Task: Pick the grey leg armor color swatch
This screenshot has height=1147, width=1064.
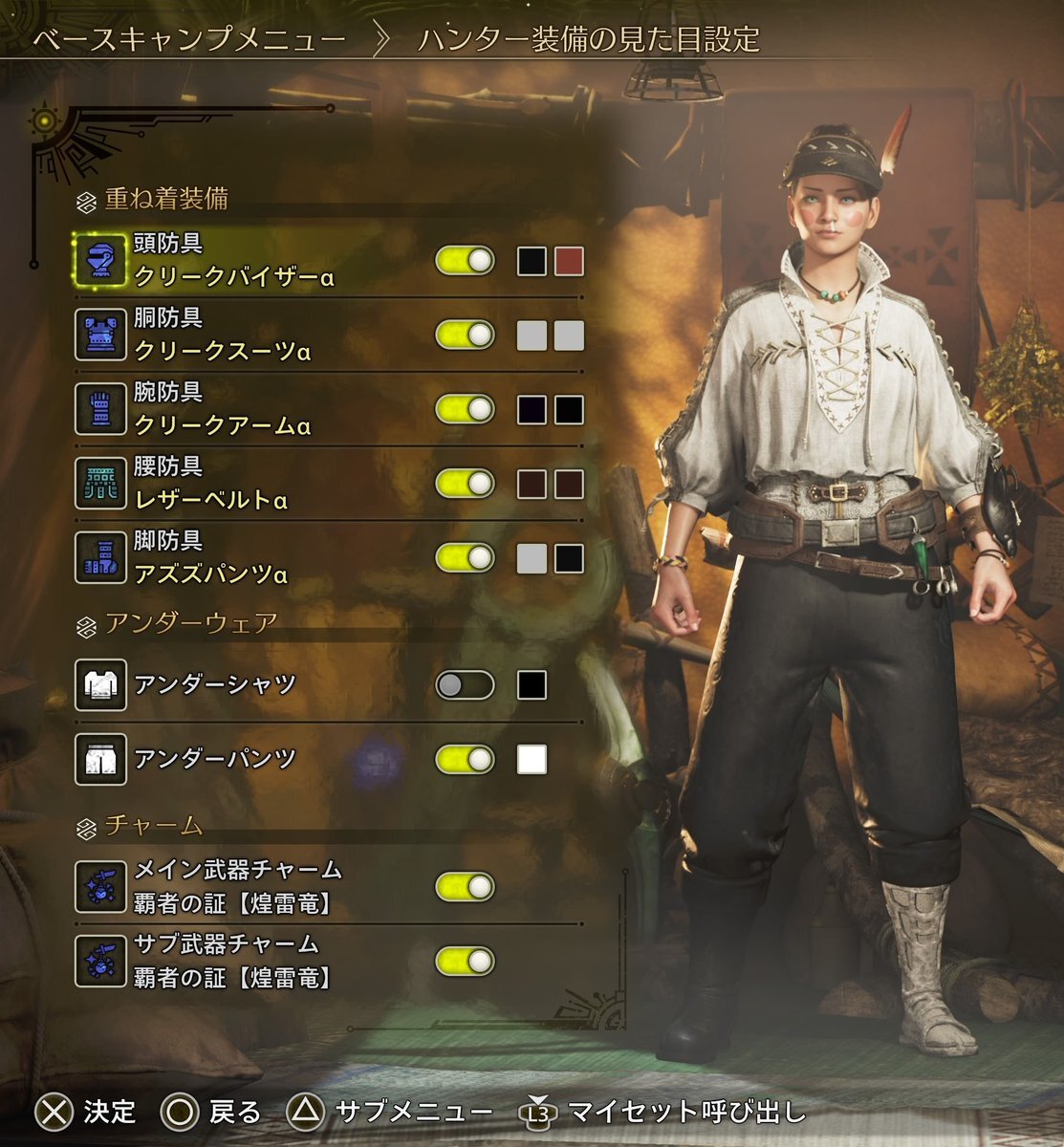Action: pyautogui.click(x=532, y=558)
